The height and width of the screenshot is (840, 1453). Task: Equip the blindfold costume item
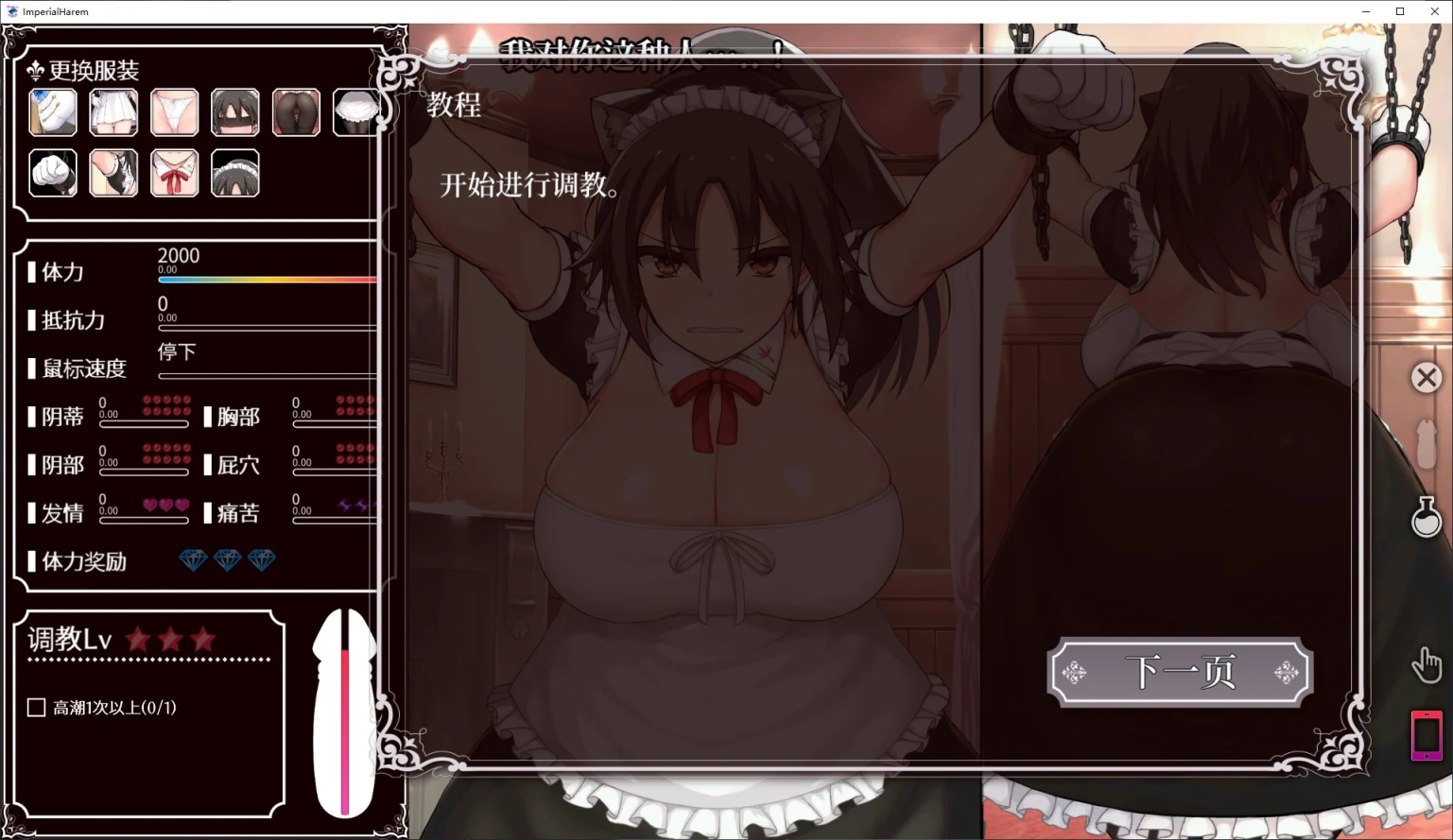point(234,111)
